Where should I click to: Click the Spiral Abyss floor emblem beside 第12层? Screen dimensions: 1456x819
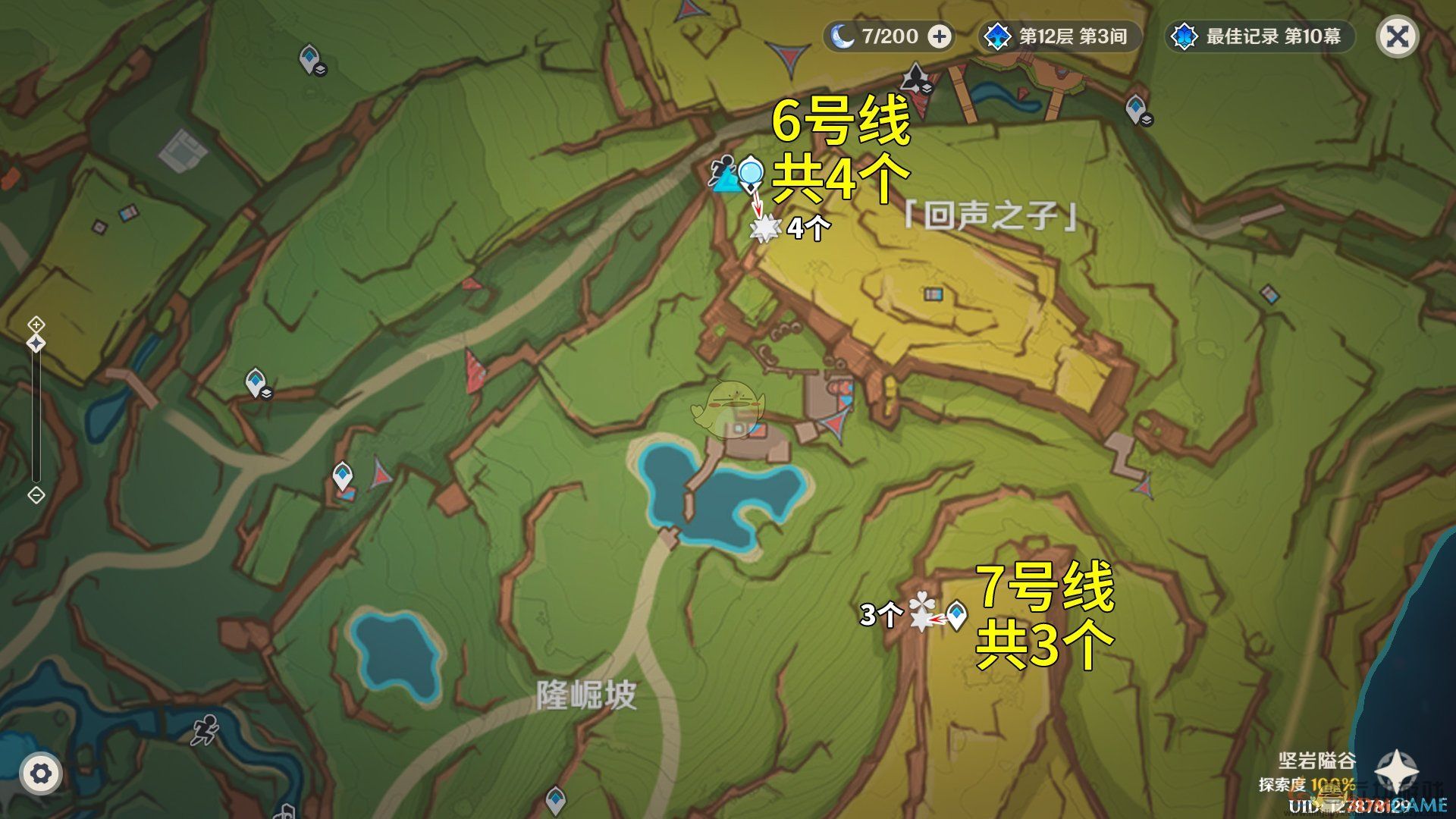point(999,35)
